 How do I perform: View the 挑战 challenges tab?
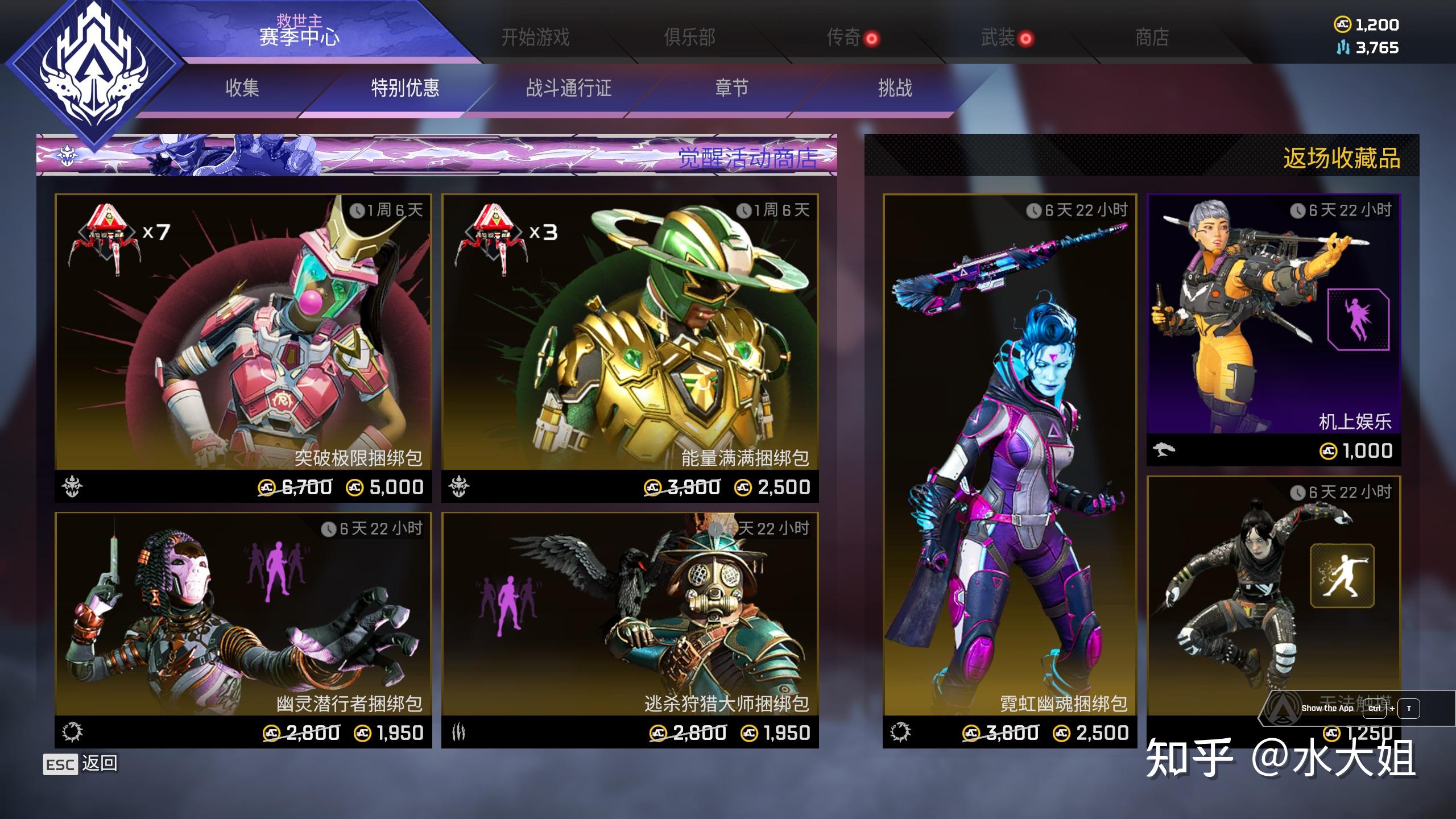click(895, 88)
